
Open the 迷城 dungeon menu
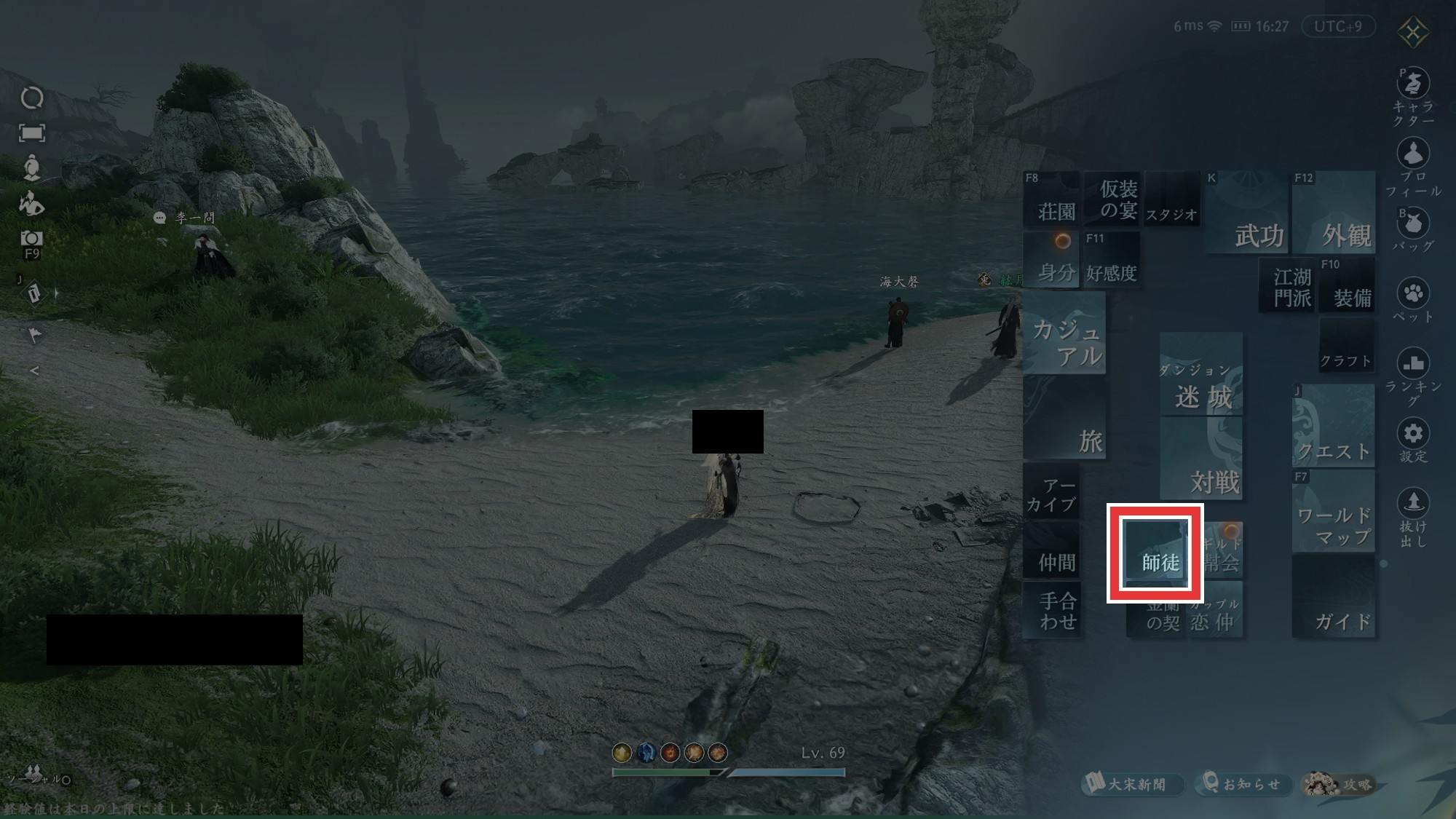click(1201, 375)
